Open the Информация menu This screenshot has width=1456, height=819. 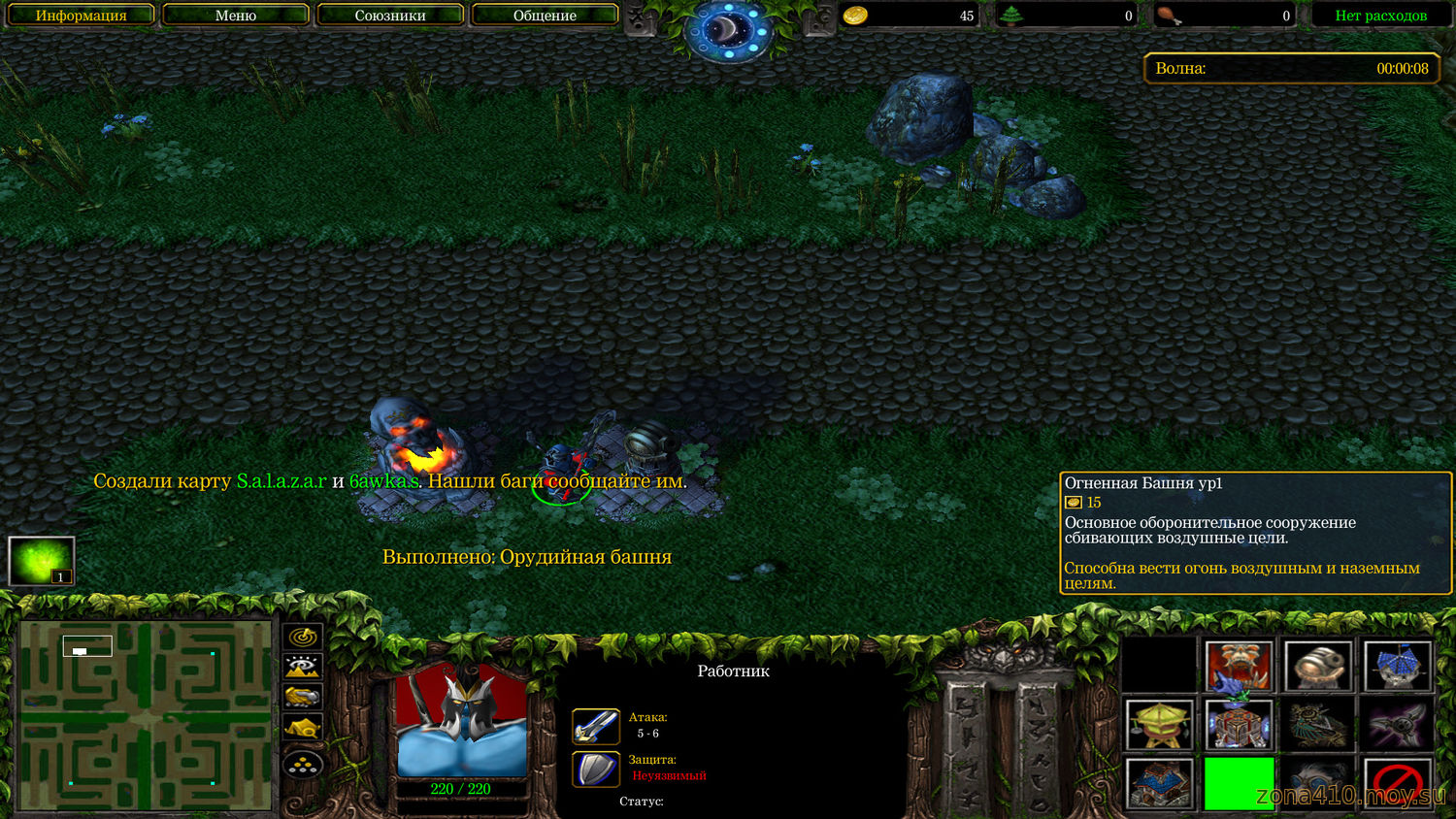point(81,16)
